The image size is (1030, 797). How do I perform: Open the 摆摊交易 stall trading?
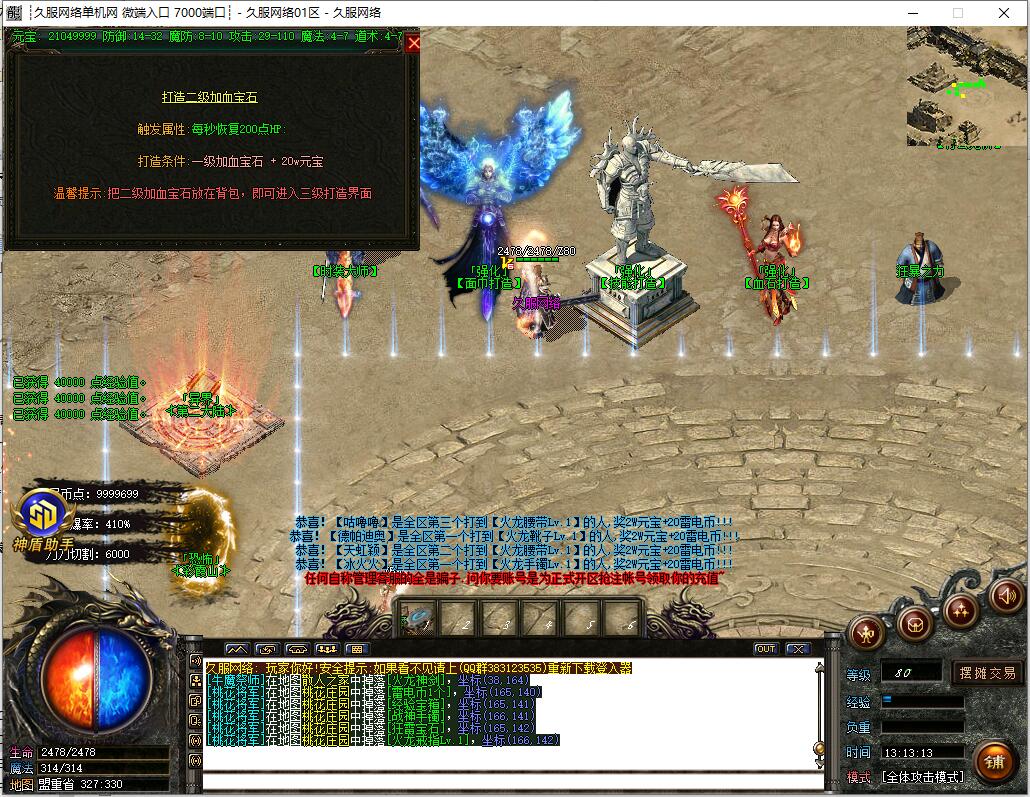986,672
